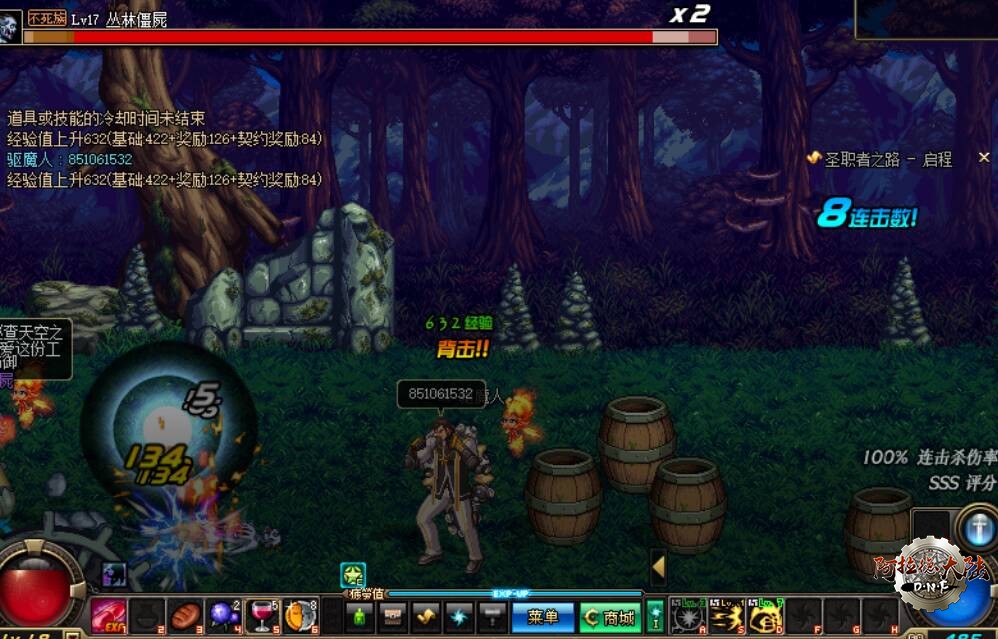
Task: Open the golden scroll quest icon
Action: [x=427, y=618]
